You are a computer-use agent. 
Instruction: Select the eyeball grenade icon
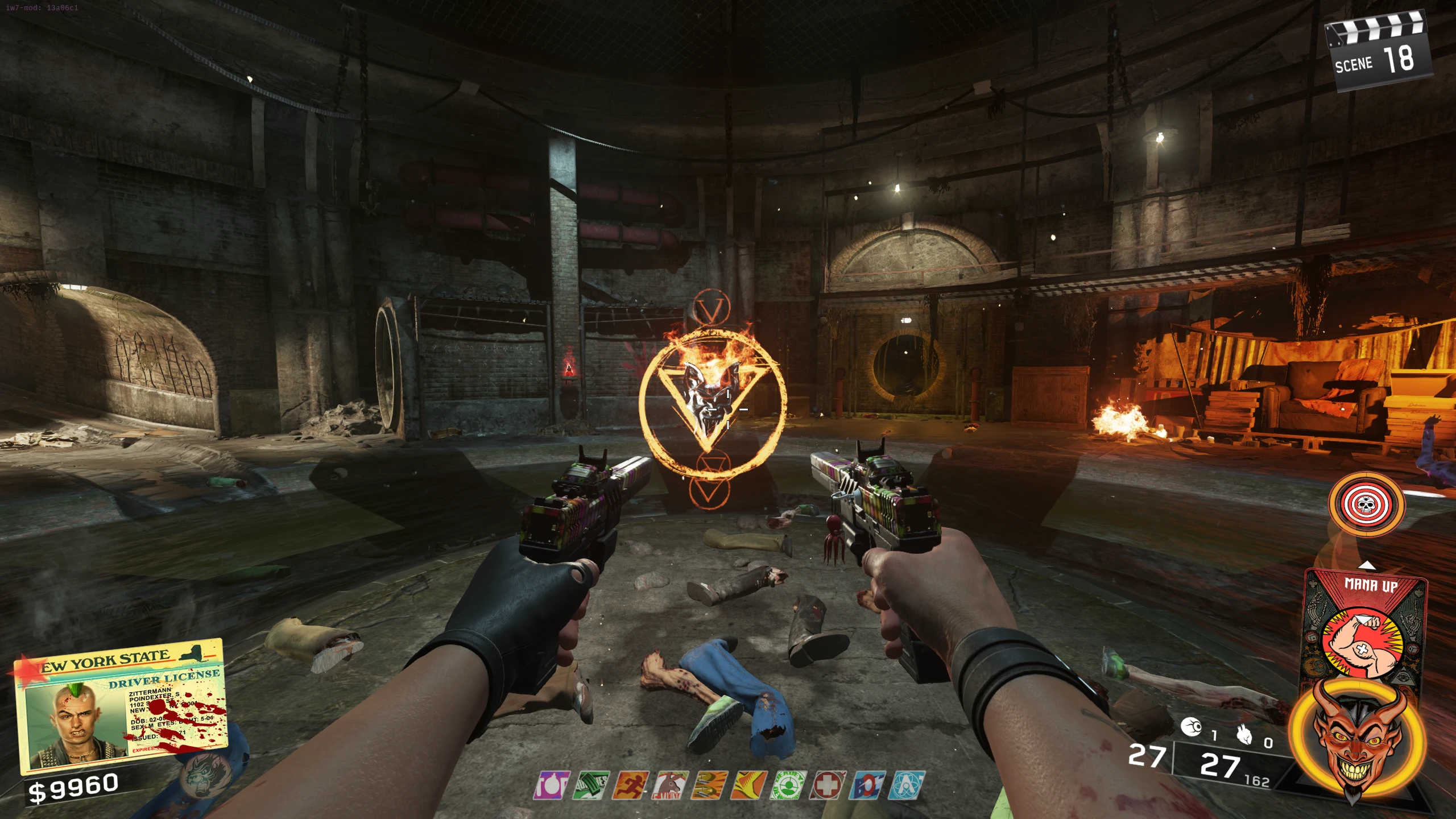[x=1191, y=727]
